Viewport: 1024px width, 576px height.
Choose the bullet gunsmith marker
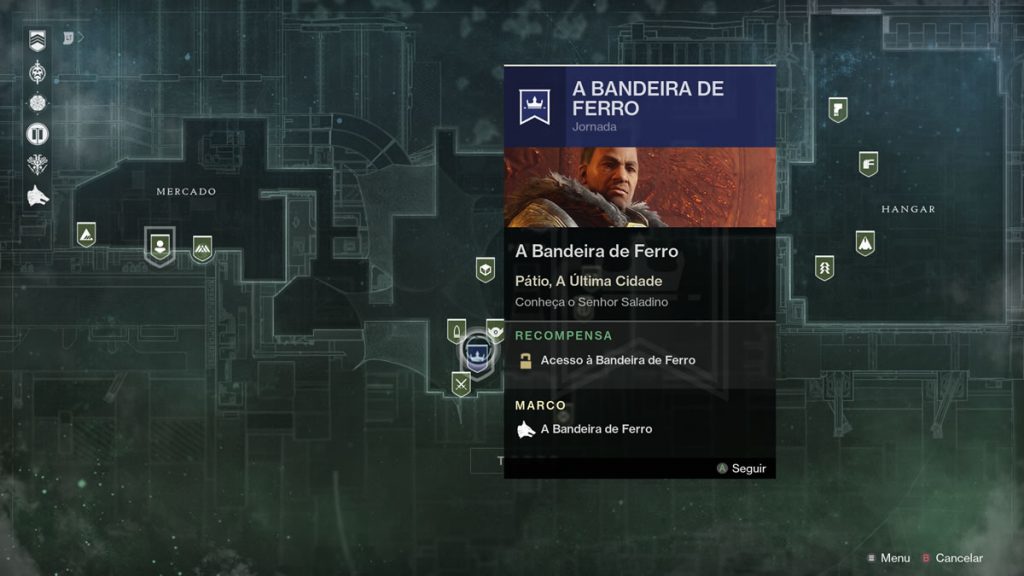point(456,331)
